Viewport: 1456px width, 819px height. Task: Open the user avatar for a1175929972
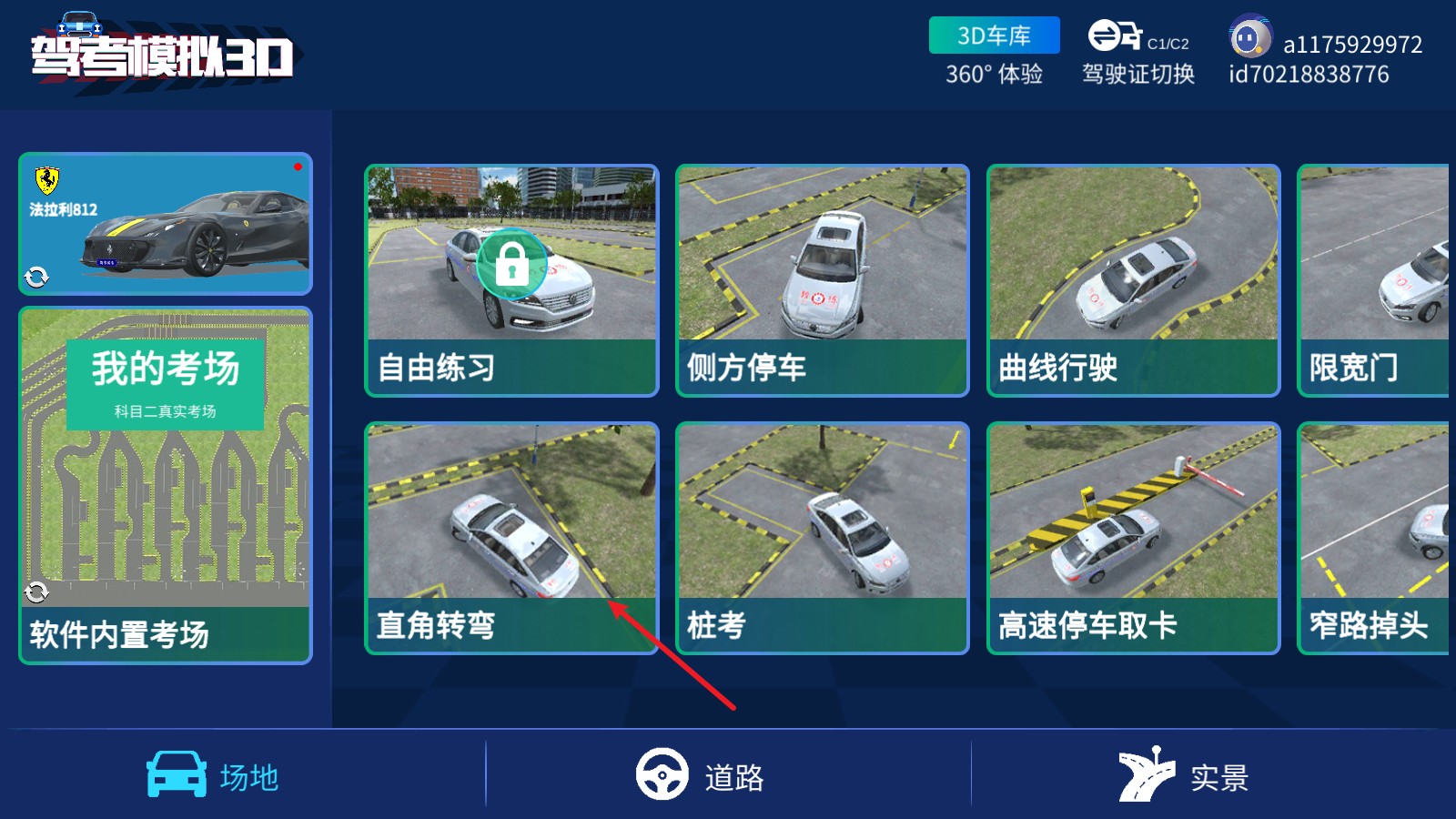[x=1250, y=38]
